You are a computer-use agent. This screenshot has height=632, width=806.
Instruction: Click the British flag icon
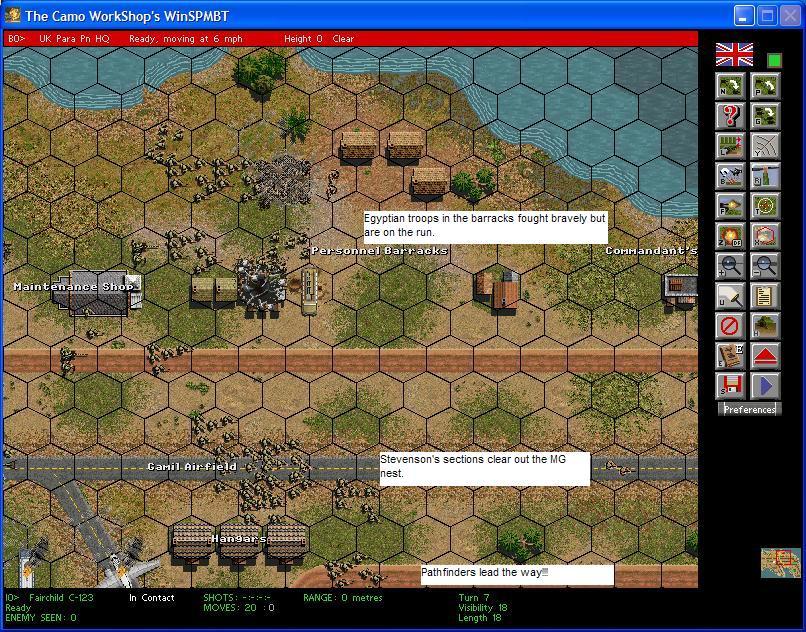pyautogui.click(x=735, y=55)
